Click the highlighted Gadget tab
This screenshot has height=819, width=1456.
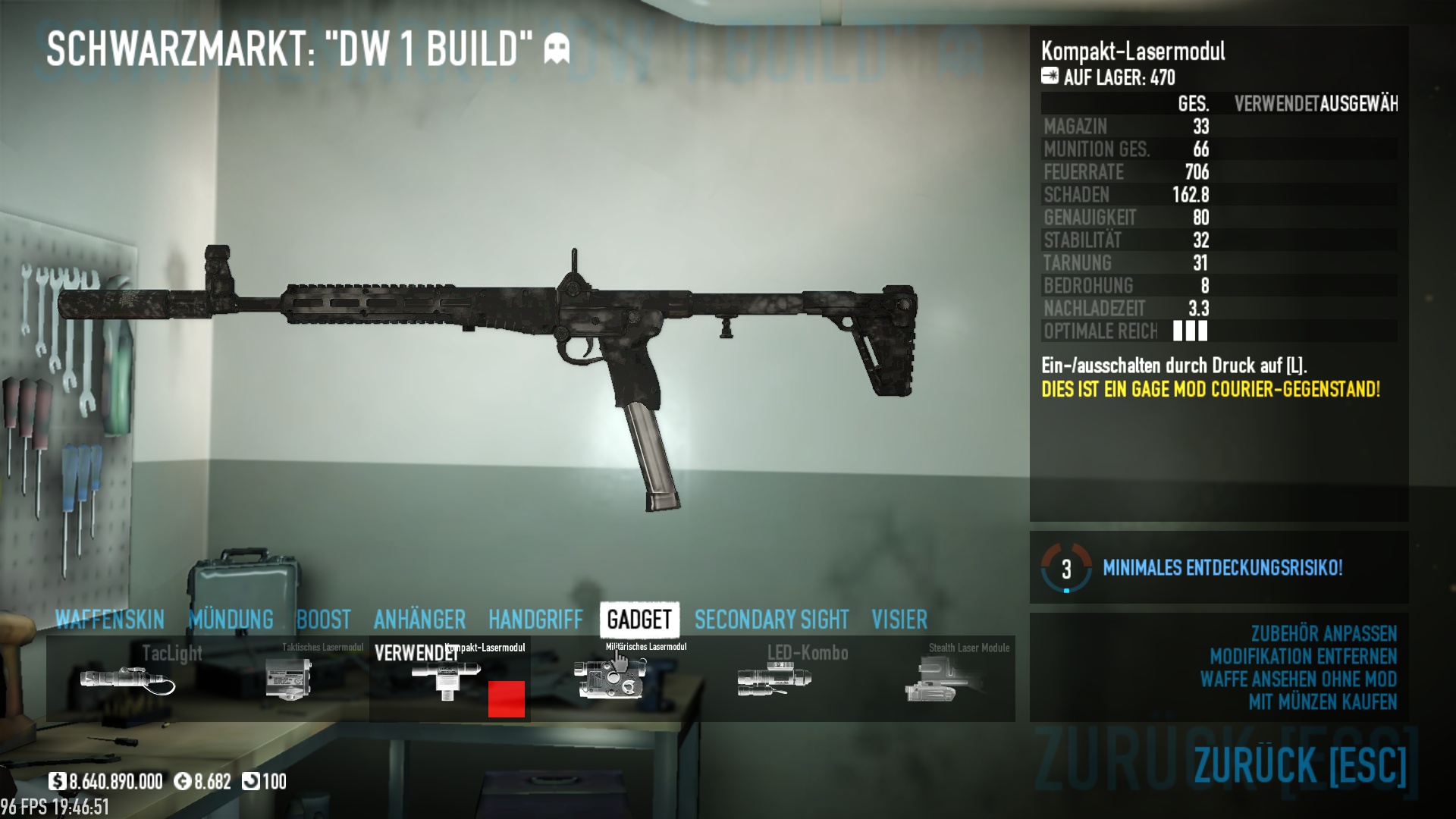coord(639,620)
